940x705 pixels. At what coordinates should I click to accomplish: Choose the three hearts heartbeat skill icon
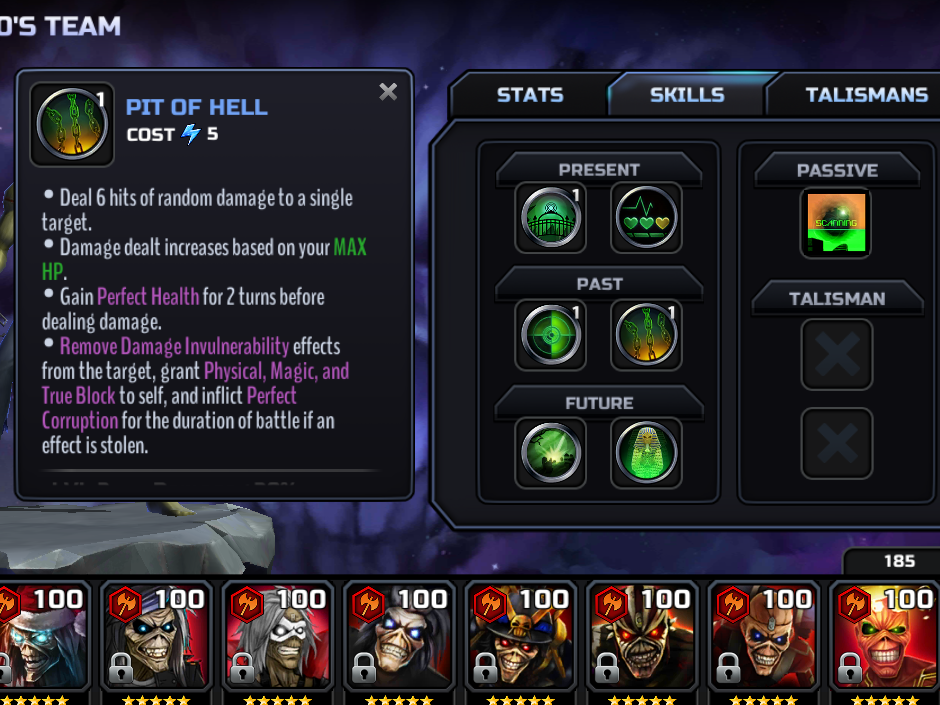[646, 217]
